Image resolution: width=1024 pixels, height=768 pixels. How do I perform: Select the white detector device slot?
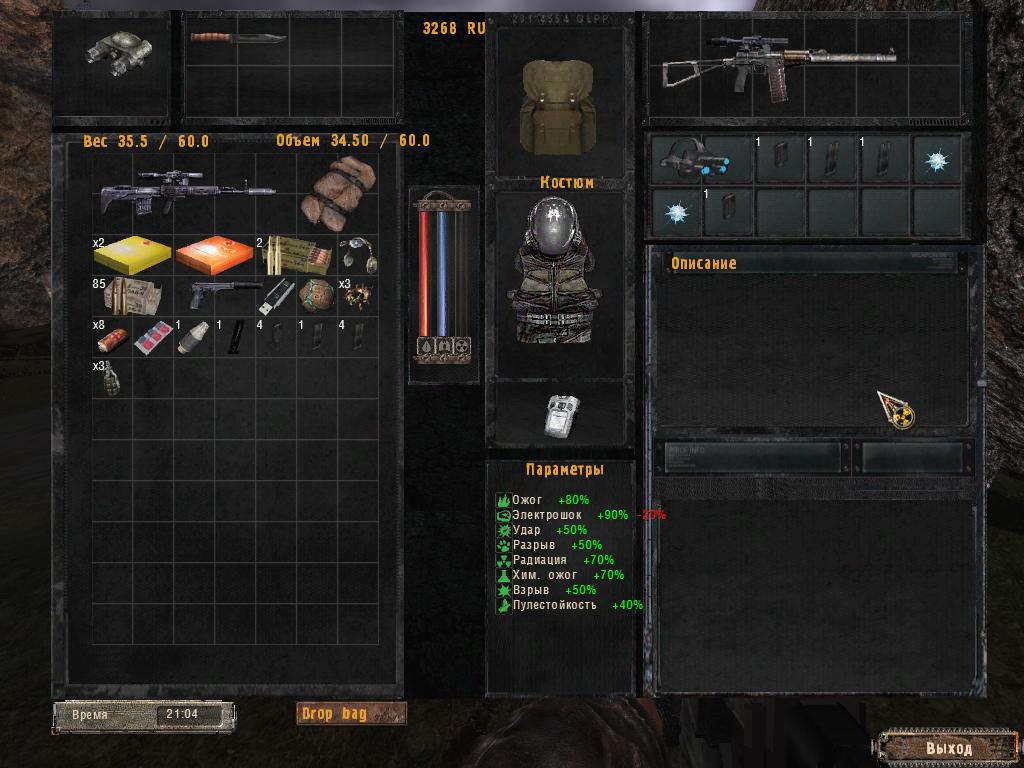coord(562,415)
